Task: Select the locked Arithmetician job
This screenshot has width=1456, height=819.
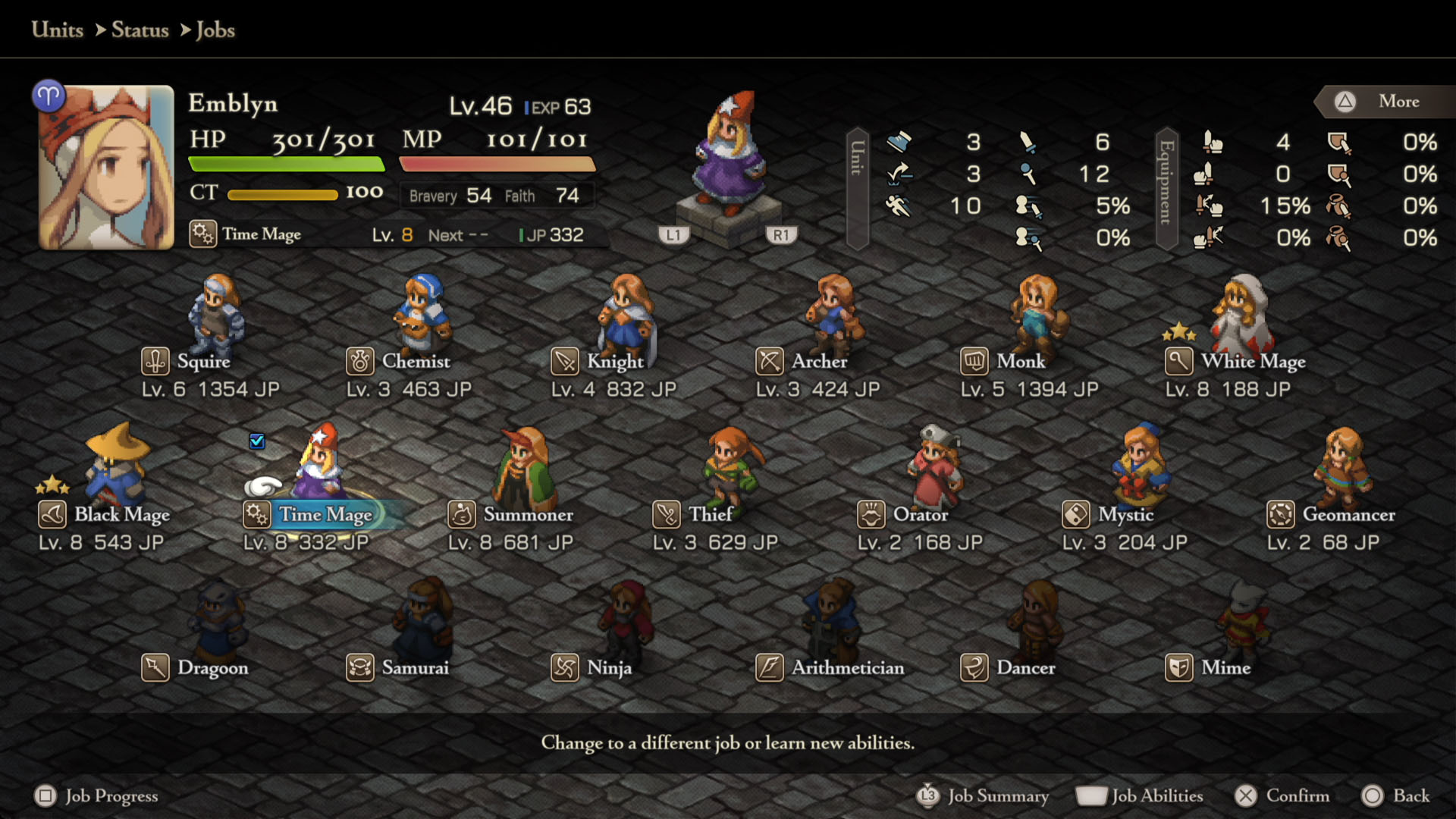Action: (847, 668)
